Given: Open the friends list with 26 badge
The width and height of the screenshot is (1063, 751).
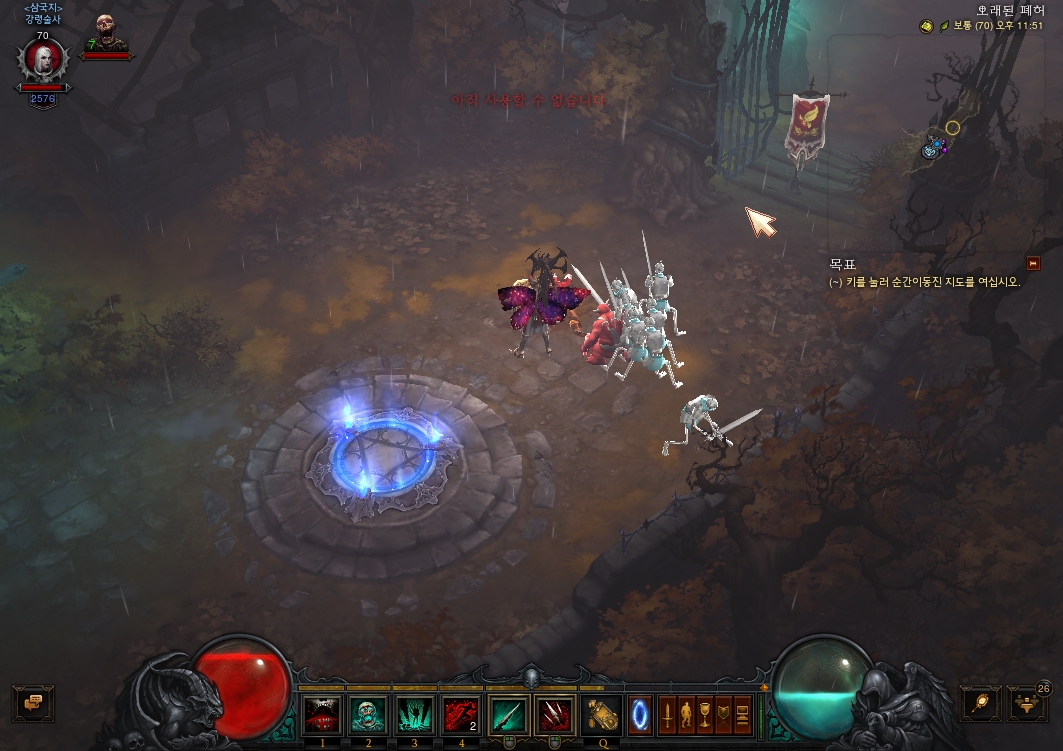Looking at the screenshot, I should point(1027,703).
